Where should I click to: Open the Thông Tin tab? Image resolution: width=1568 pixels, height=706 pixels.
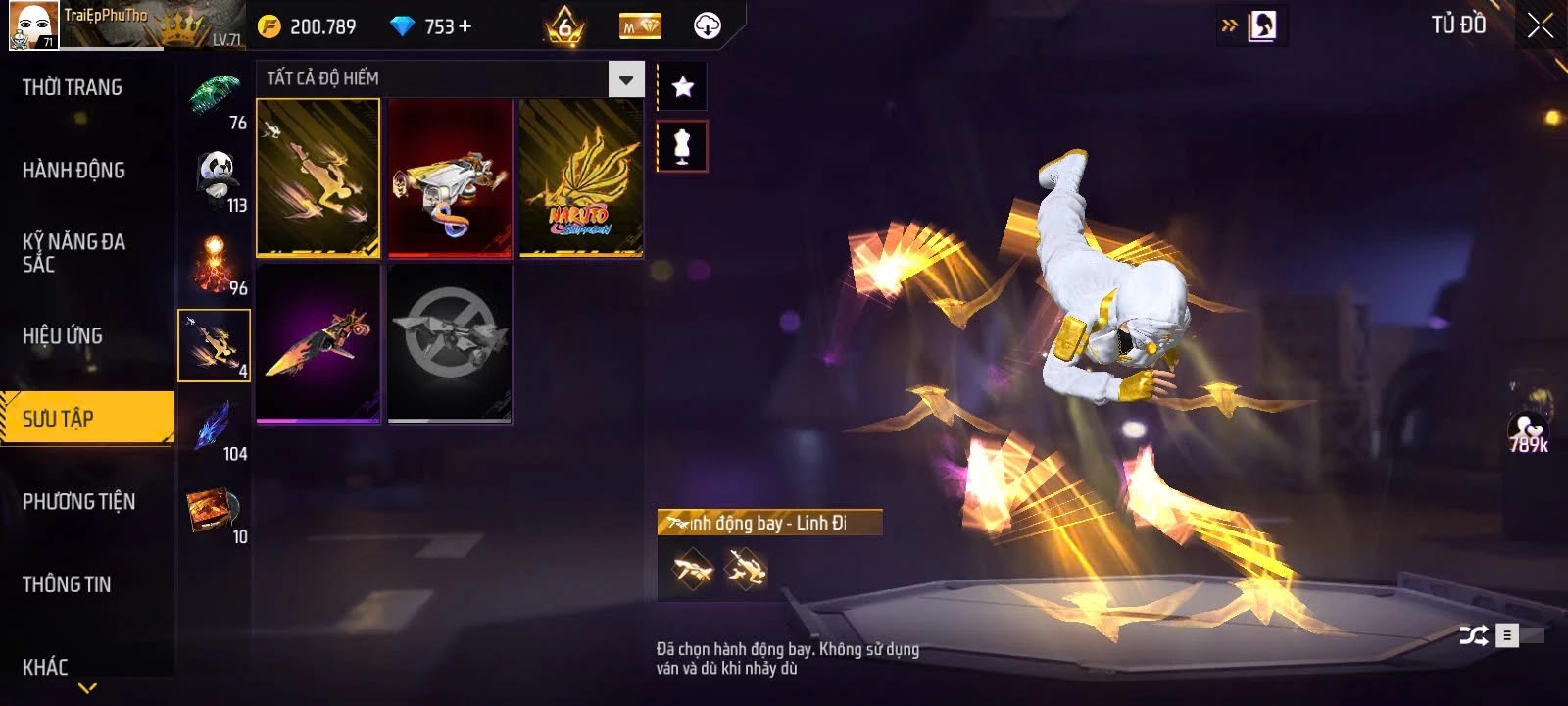pos(67,584)
